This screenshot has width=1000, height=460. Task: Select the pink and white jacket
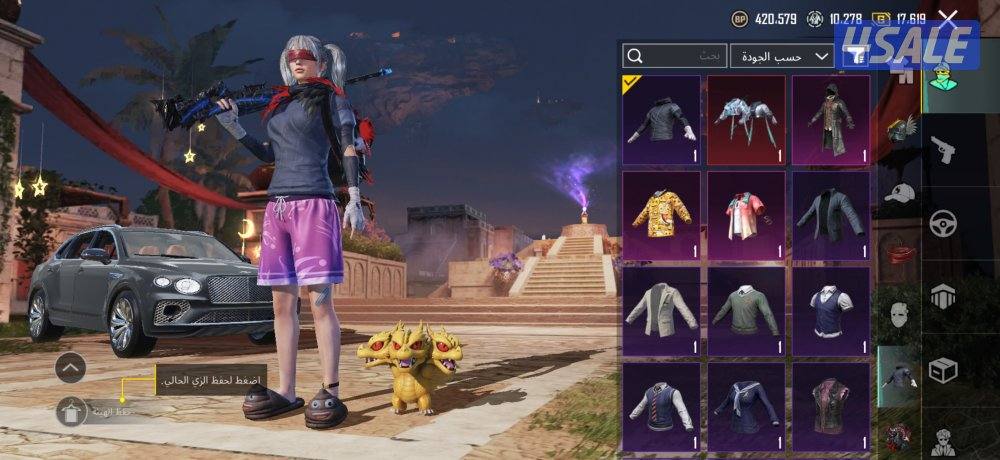pyautogui.click(x=746, y=215)
